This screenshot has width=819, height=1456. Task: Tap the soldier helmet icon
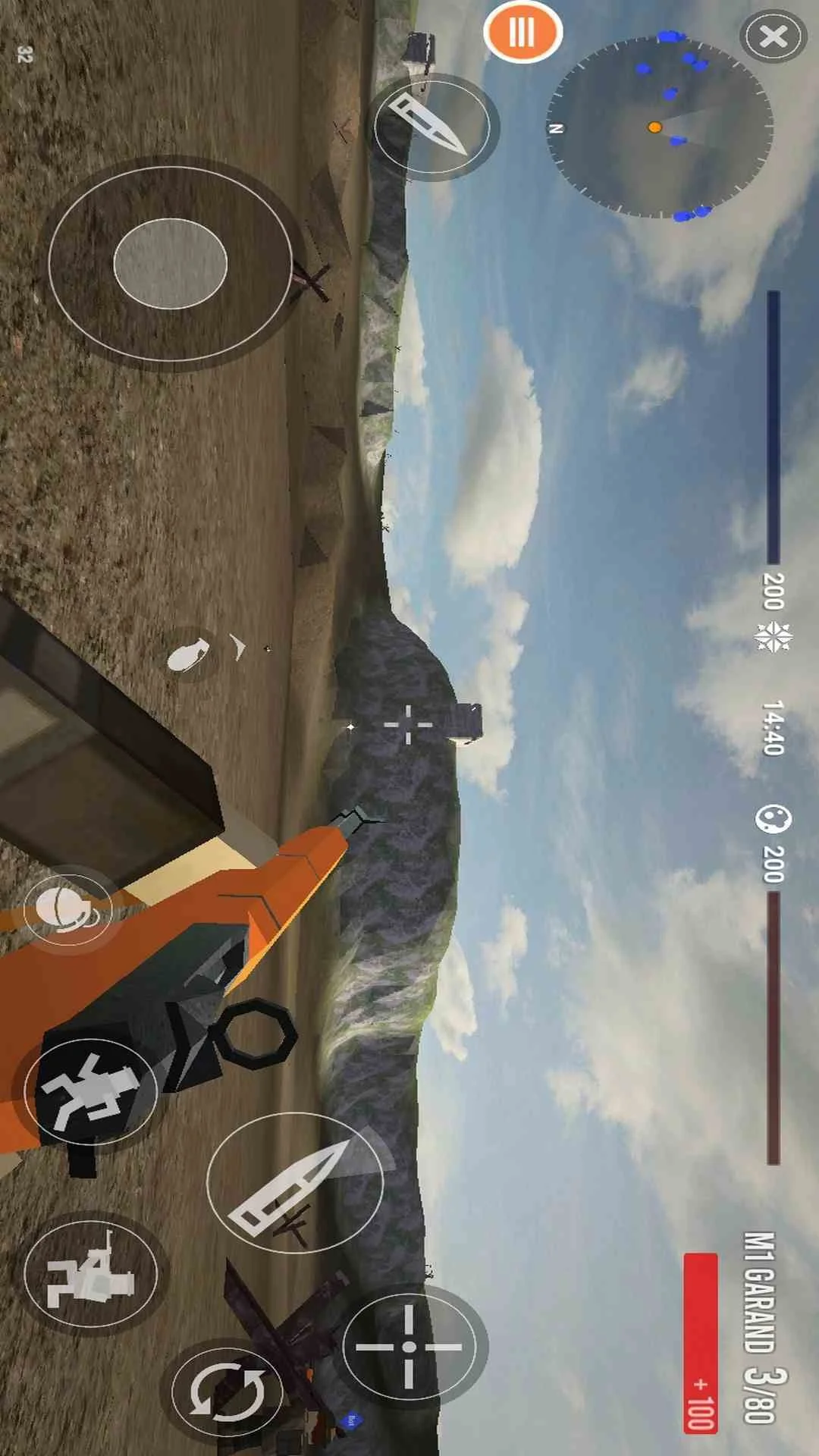(x=67, y=909)
